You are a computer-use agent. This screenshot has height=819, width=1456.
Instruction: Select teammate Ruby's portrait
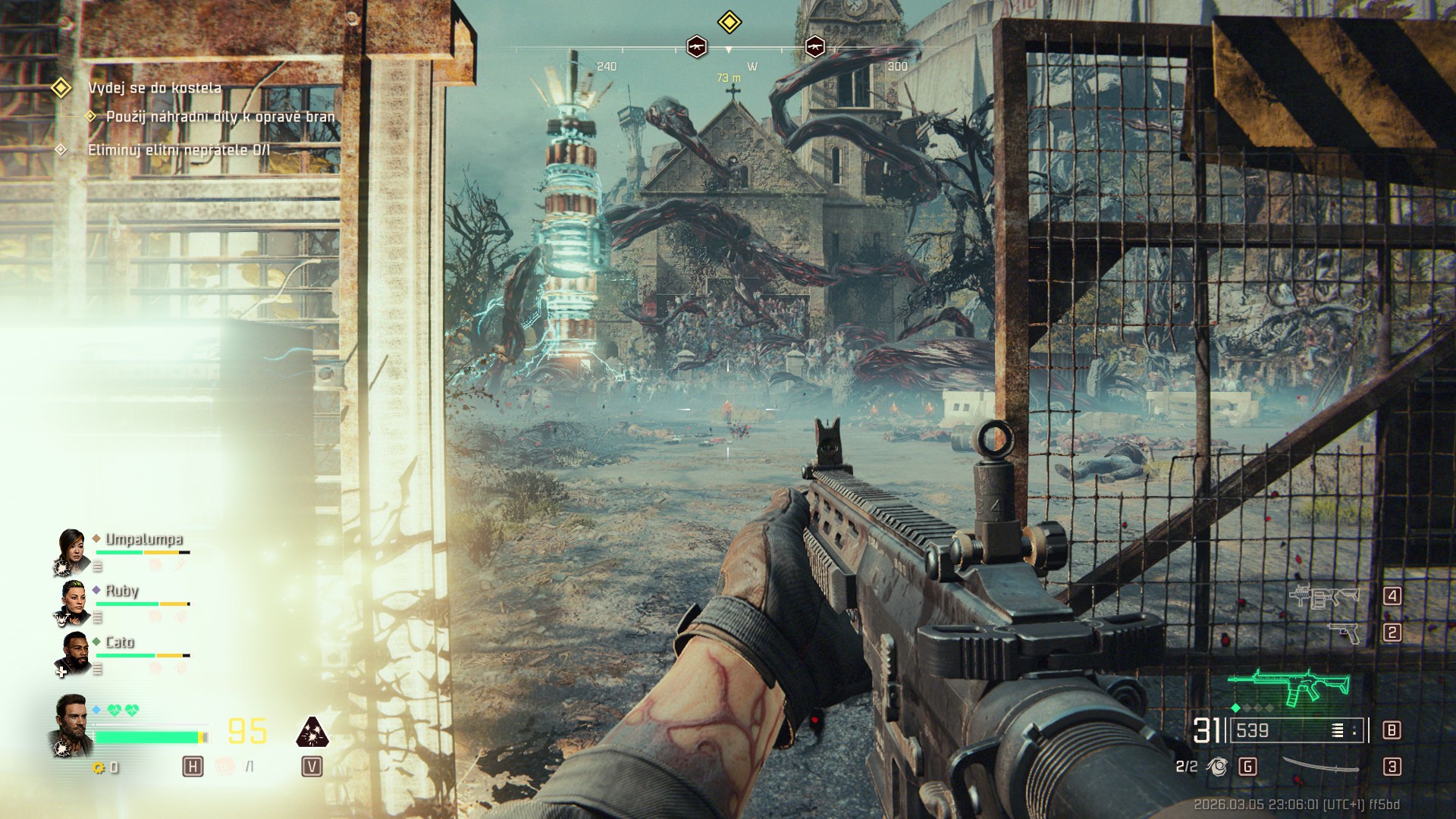pos(73,602)
